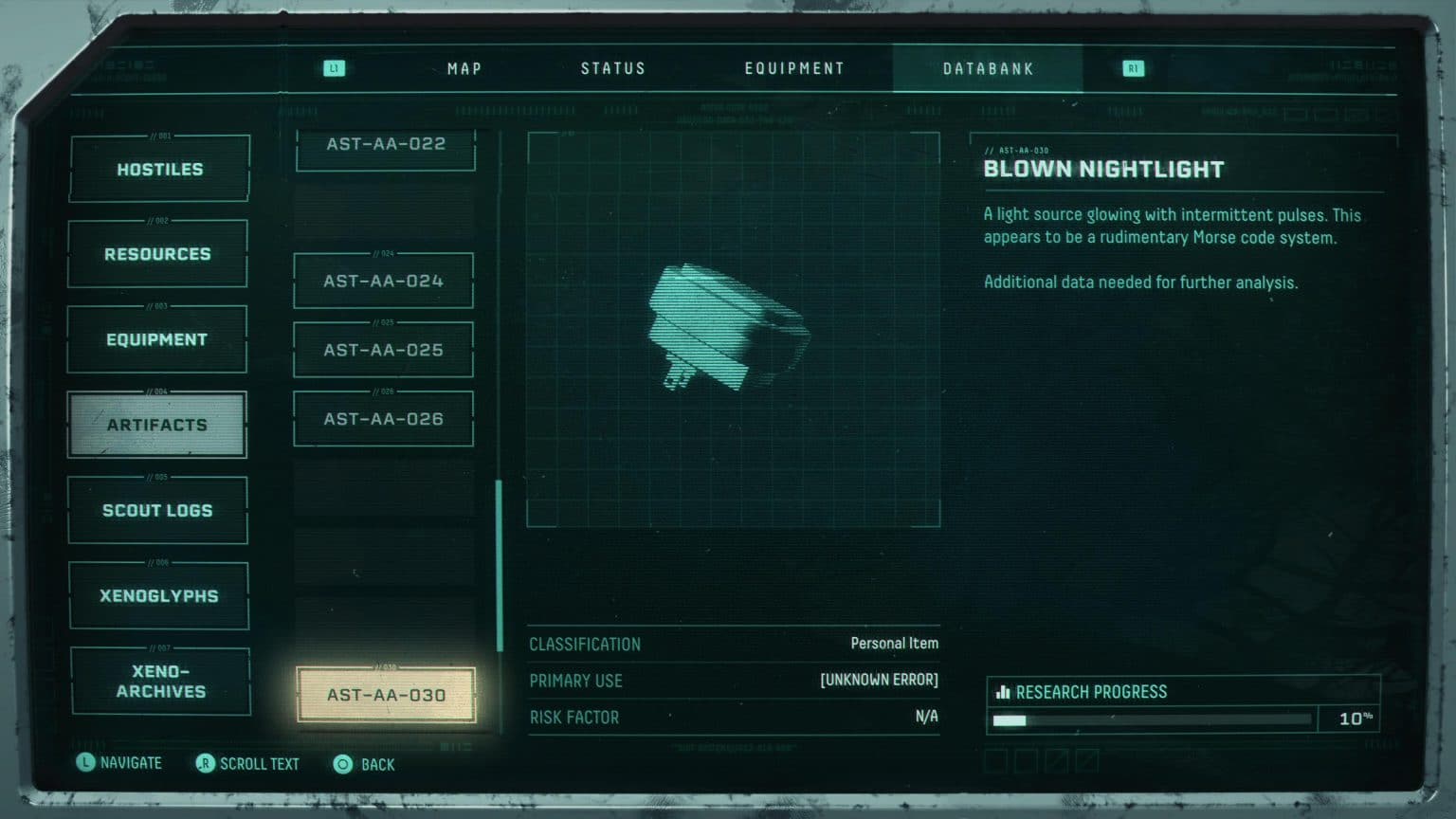Switch to the Map tab
Image resolution: width=1456 pixels, height=819 pixels.
pyautogui.click(x=464, y=69)
